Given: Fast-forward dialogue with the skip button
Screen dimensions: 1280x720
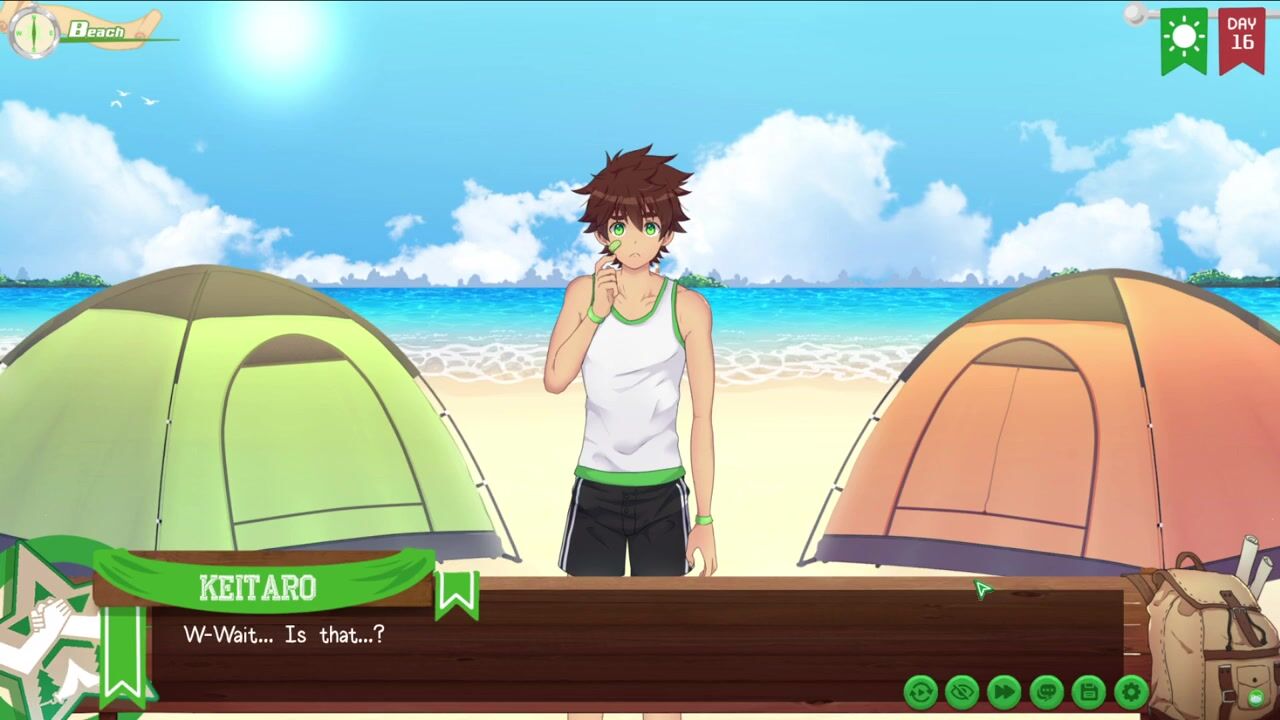Looking at the screenshot, I should pyautogui.click(x=1004, y=691).
